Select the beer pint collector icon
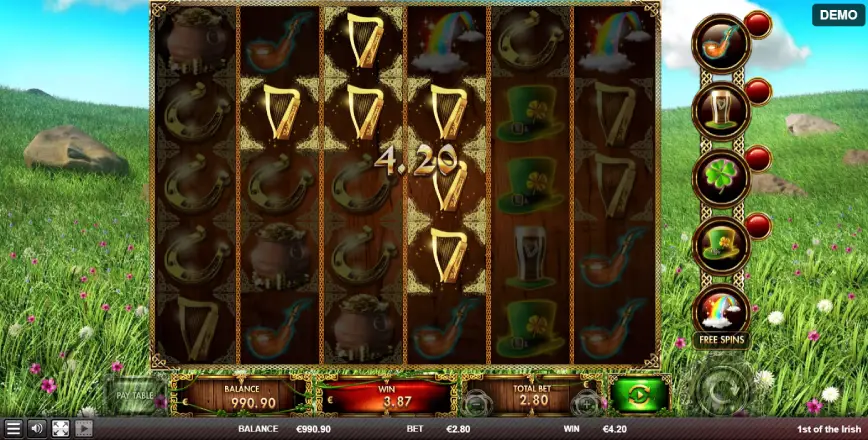The height and width of the screenshot is (440, 868). 722,108
